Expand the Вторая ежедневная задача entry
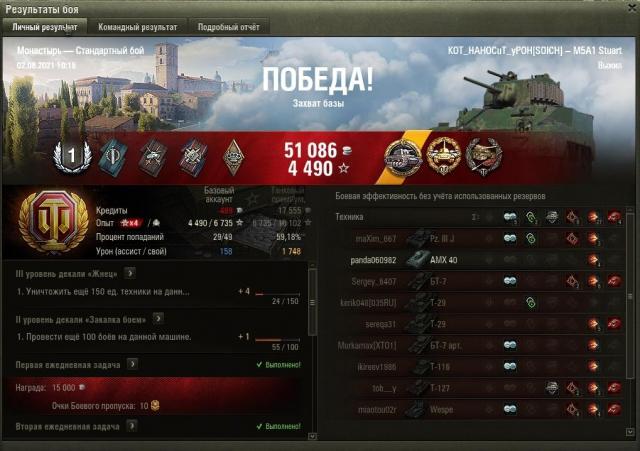 click(131, 426)
